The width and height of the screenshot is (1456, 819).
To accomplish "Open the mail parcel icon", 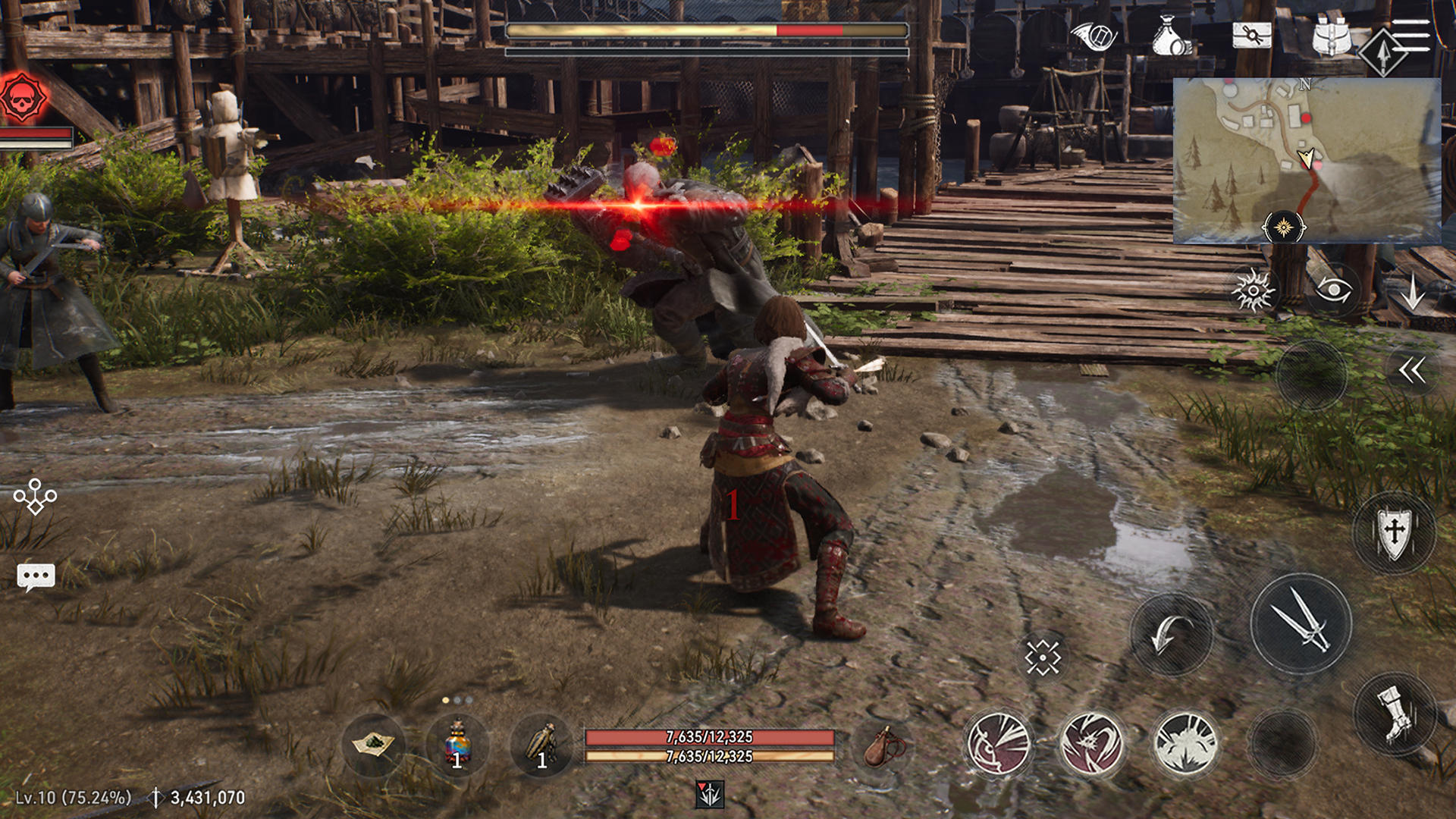I will (1253, 34).
